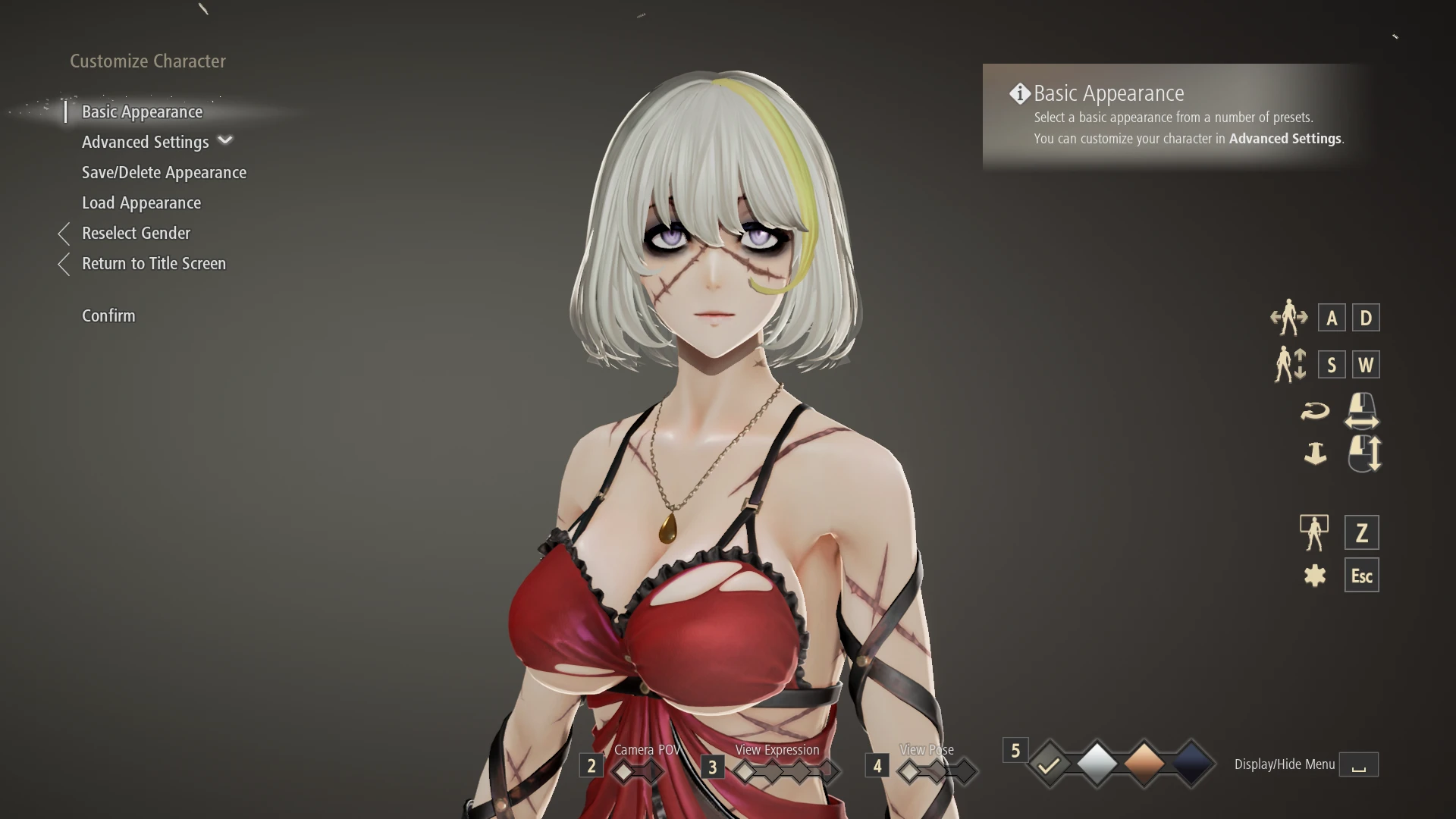Select Basic Appearance in the menu
Image resolution: width=1456 pixels, height=819 pixels.
(142, 111)
